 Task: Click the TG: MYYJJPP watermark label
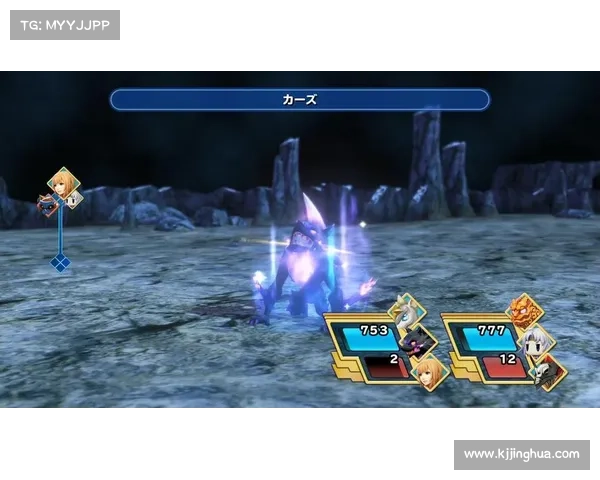[x=64, y=24]
